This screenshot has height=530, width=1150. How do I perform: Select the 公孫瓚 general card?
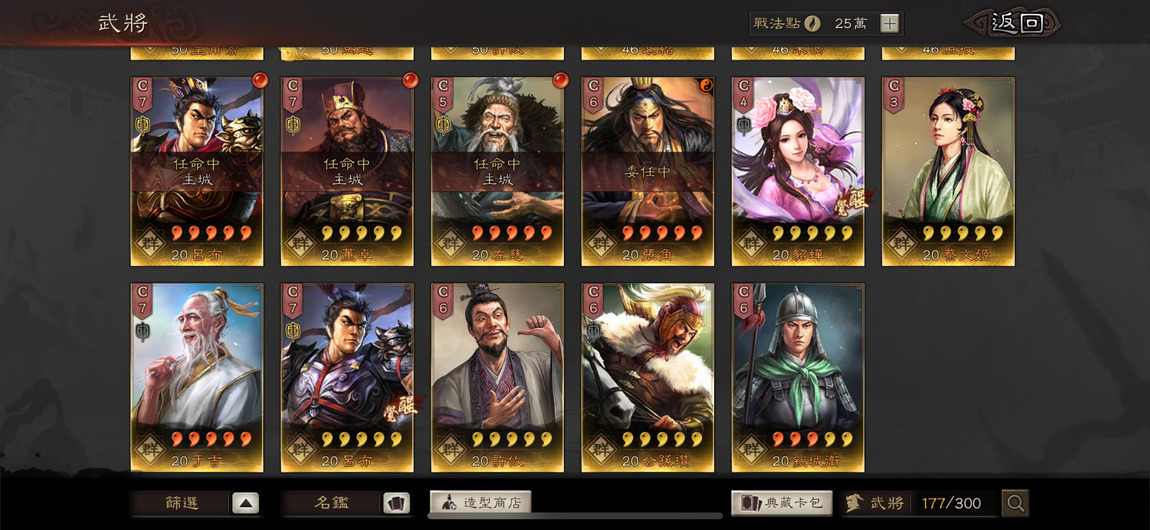(648, 377)
